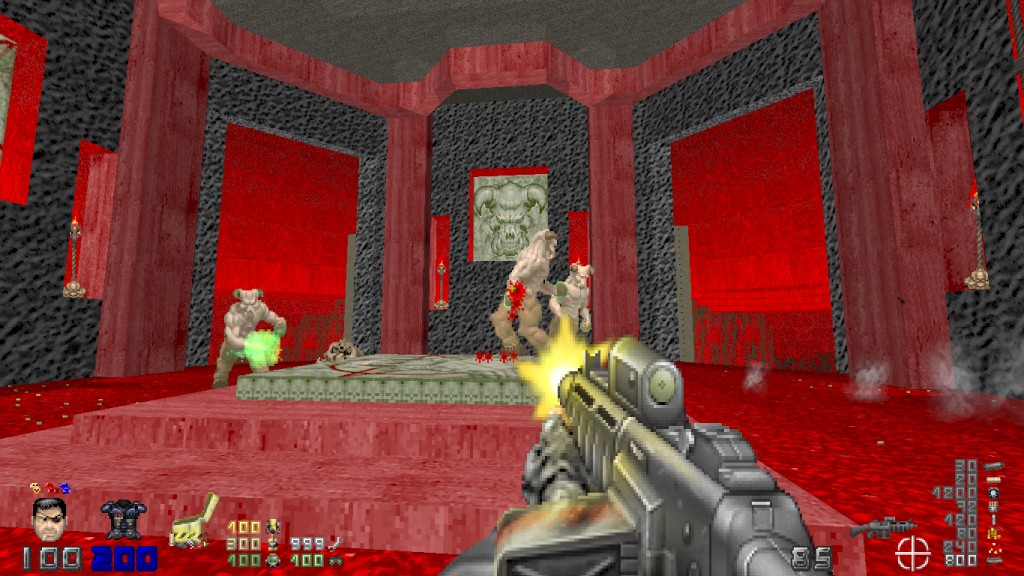Click the yellow skull key icon
This screenshot has width=1024, height=576.
pos(34,489)
